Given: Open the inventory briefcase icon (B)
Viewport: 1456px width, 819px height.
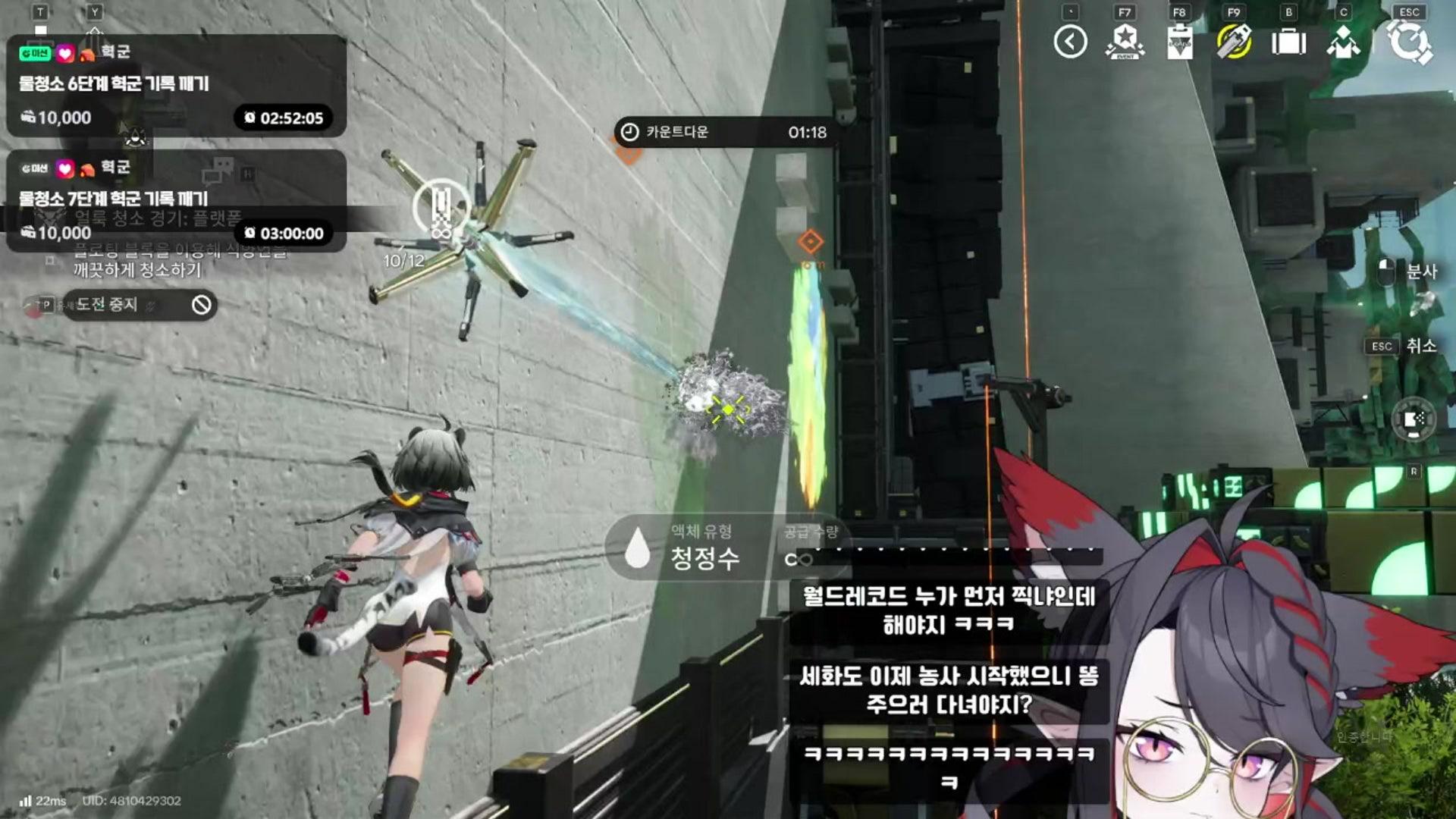Looking at the screenshot, I should (x=1291, y=42).
